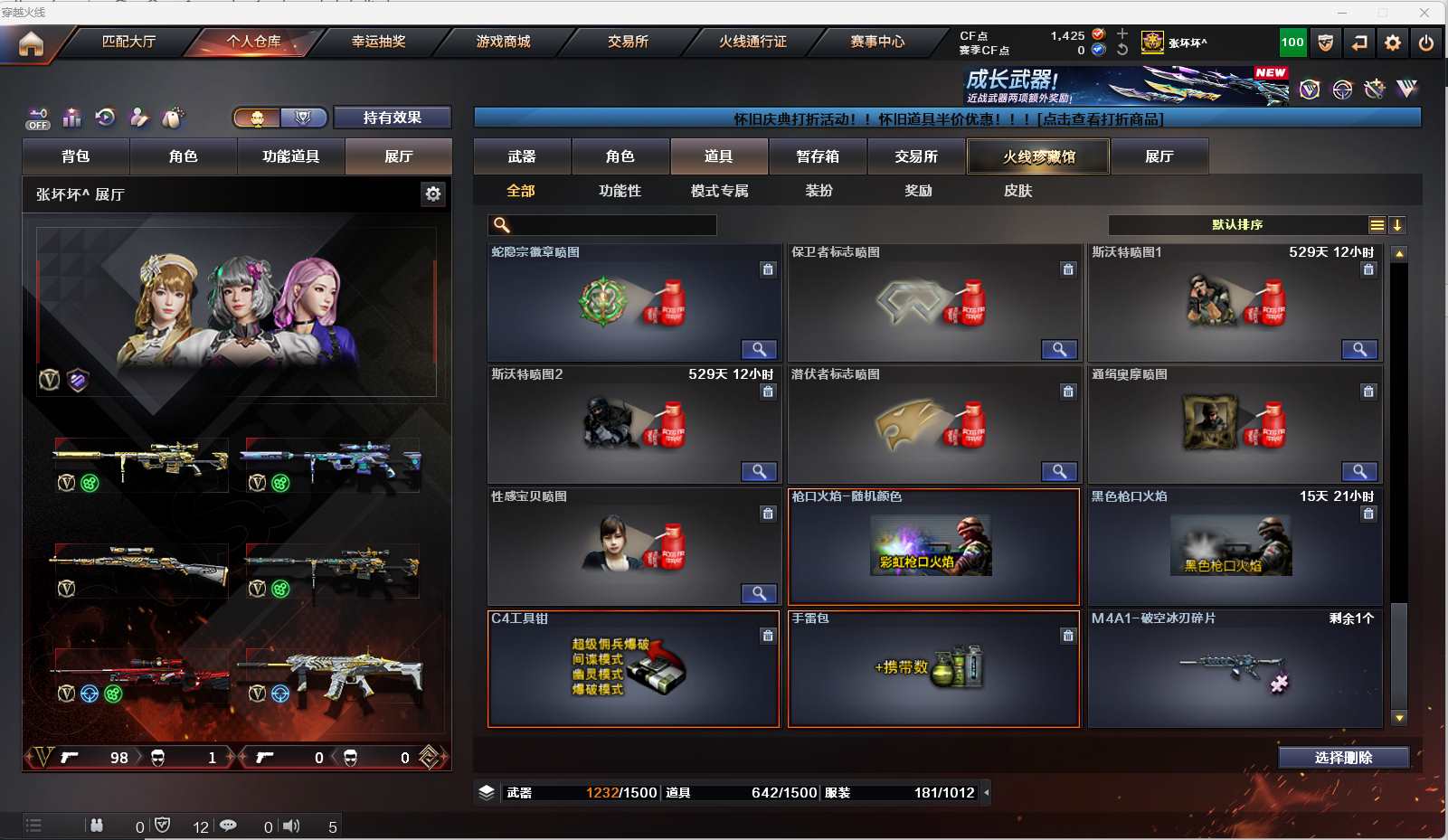Image resolution: width=1448 pixels, height=840 pixels.
Task: Open the 匹配大厅 lobby menu
Action: tap(128, 42)
